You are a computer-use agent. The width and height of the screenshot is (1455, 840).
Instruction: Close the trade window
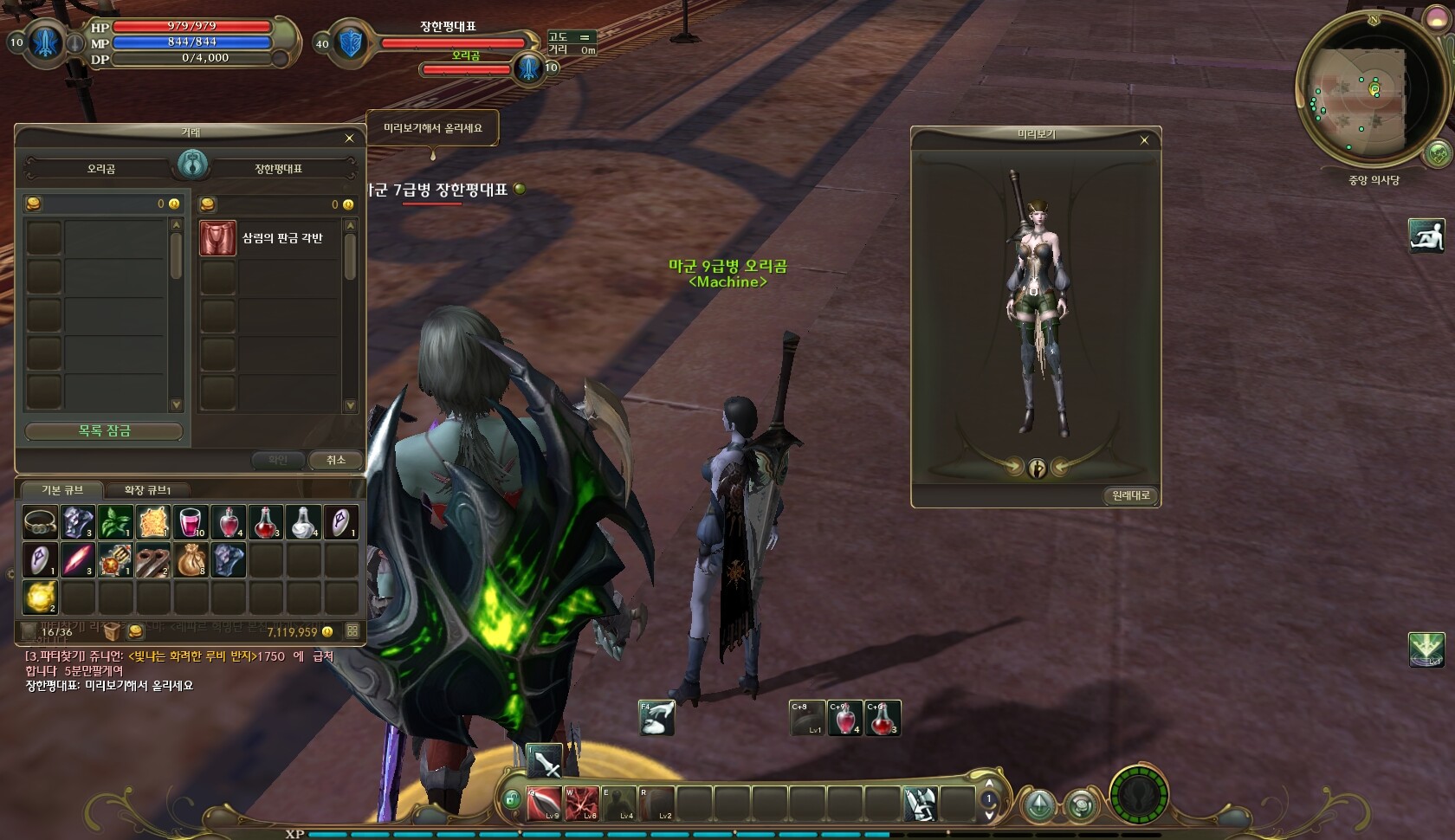pyautogui.click(x=349, y=139)
